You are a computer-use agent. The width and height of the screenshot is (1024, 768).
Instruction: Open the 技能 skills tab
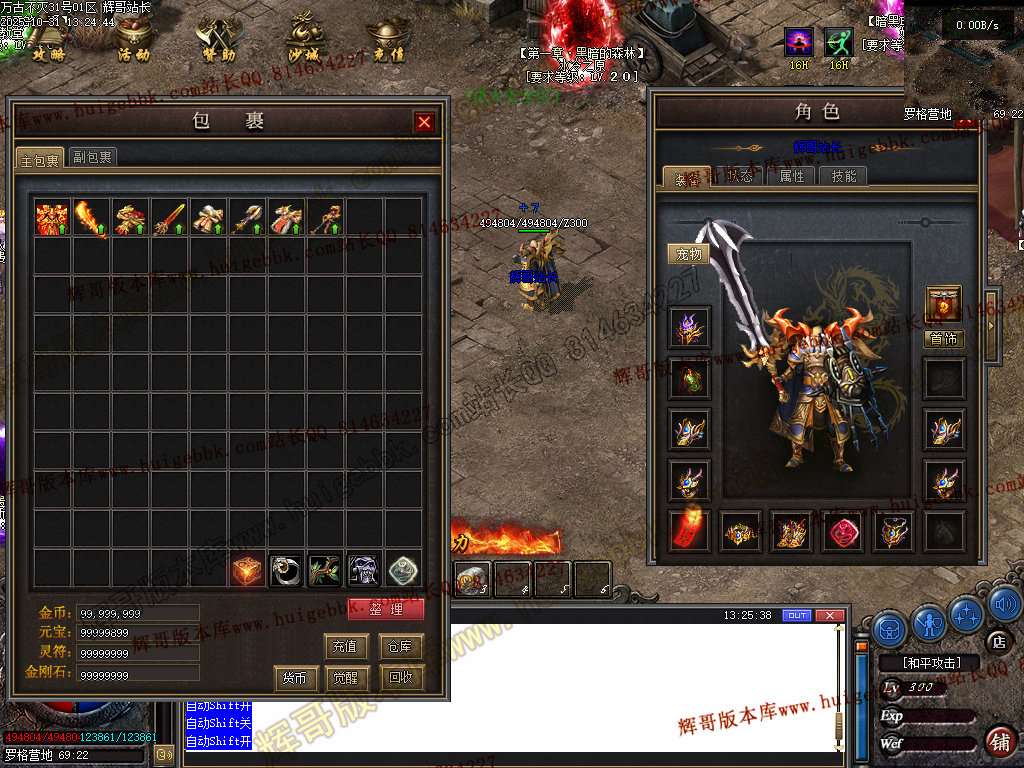point(843,177)
